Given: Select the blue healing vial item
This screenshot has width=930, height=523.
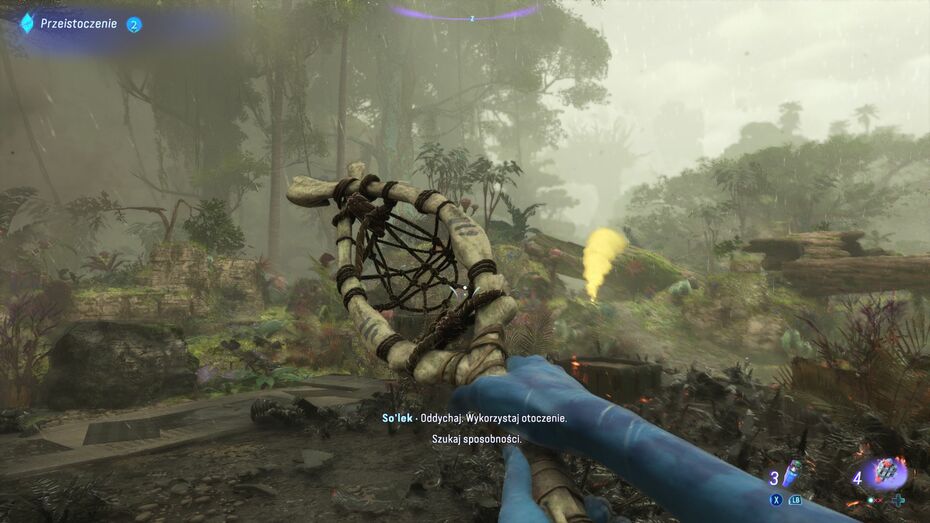Looking at the screenshot, I should click(x=790, y=473).
